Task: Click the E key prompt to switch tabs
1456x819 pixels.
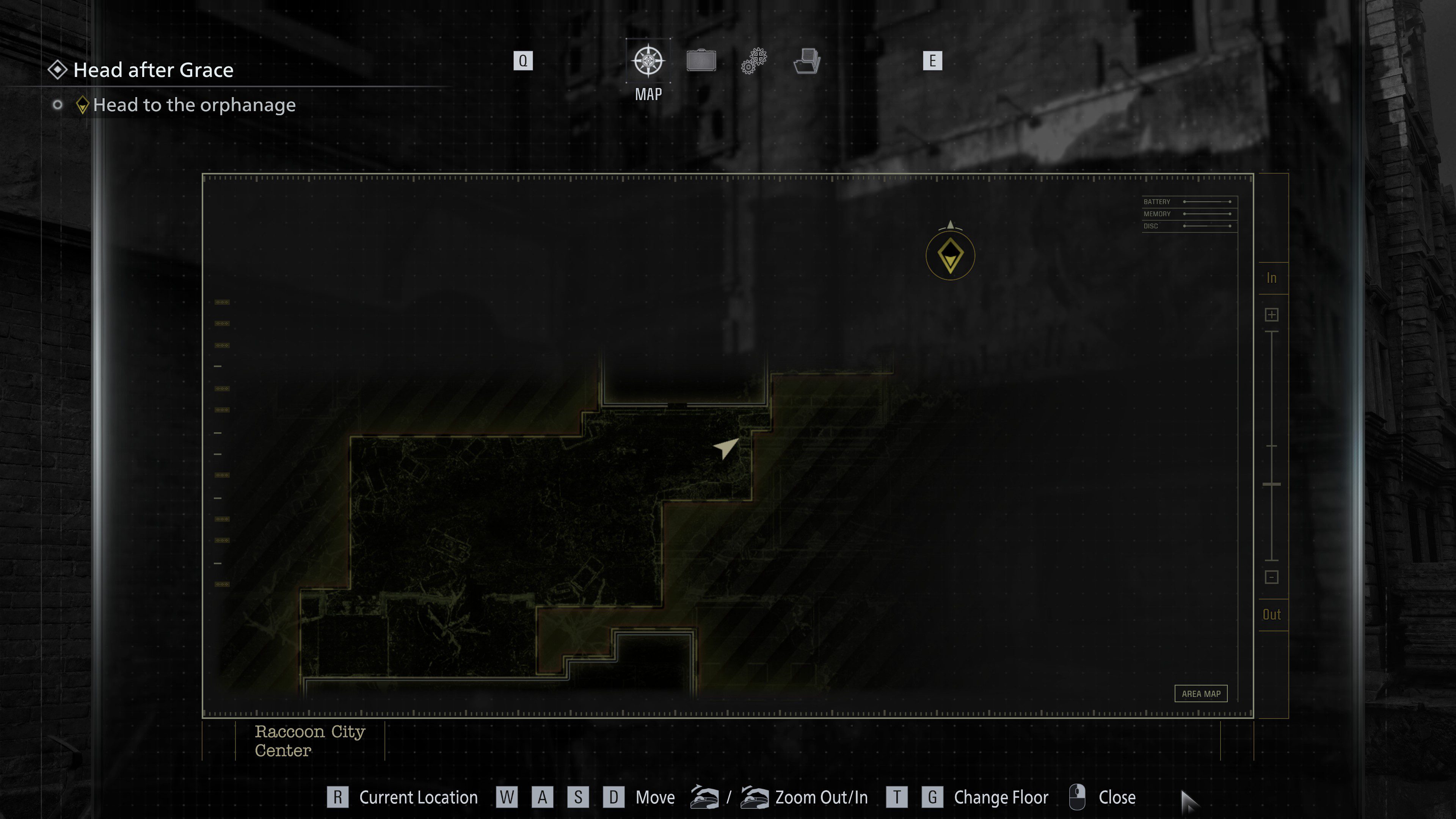Action: tap(933, 61)
